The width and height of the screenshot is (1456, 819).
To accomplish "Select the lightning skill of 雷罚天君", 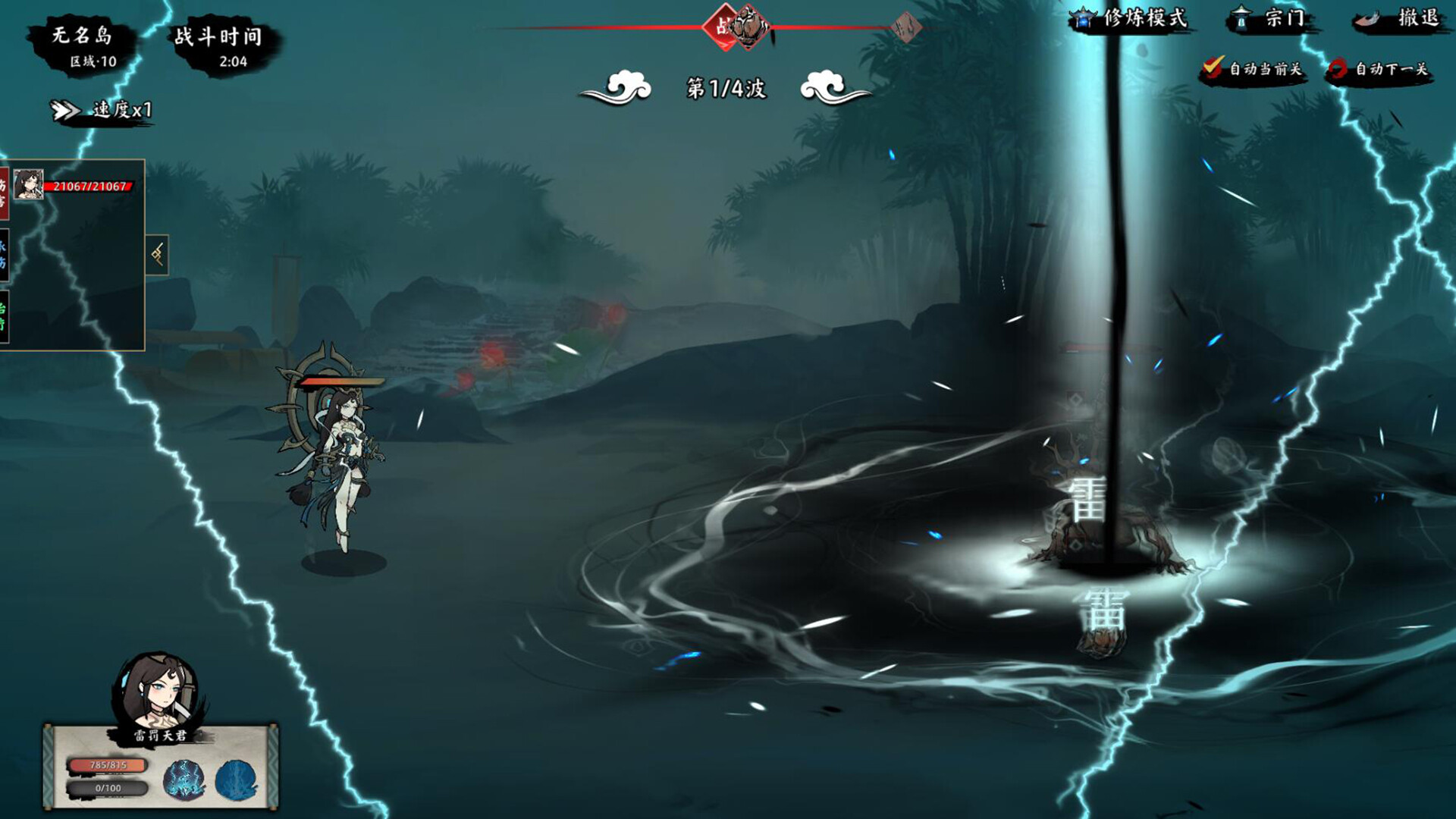I will coord(184,779).
